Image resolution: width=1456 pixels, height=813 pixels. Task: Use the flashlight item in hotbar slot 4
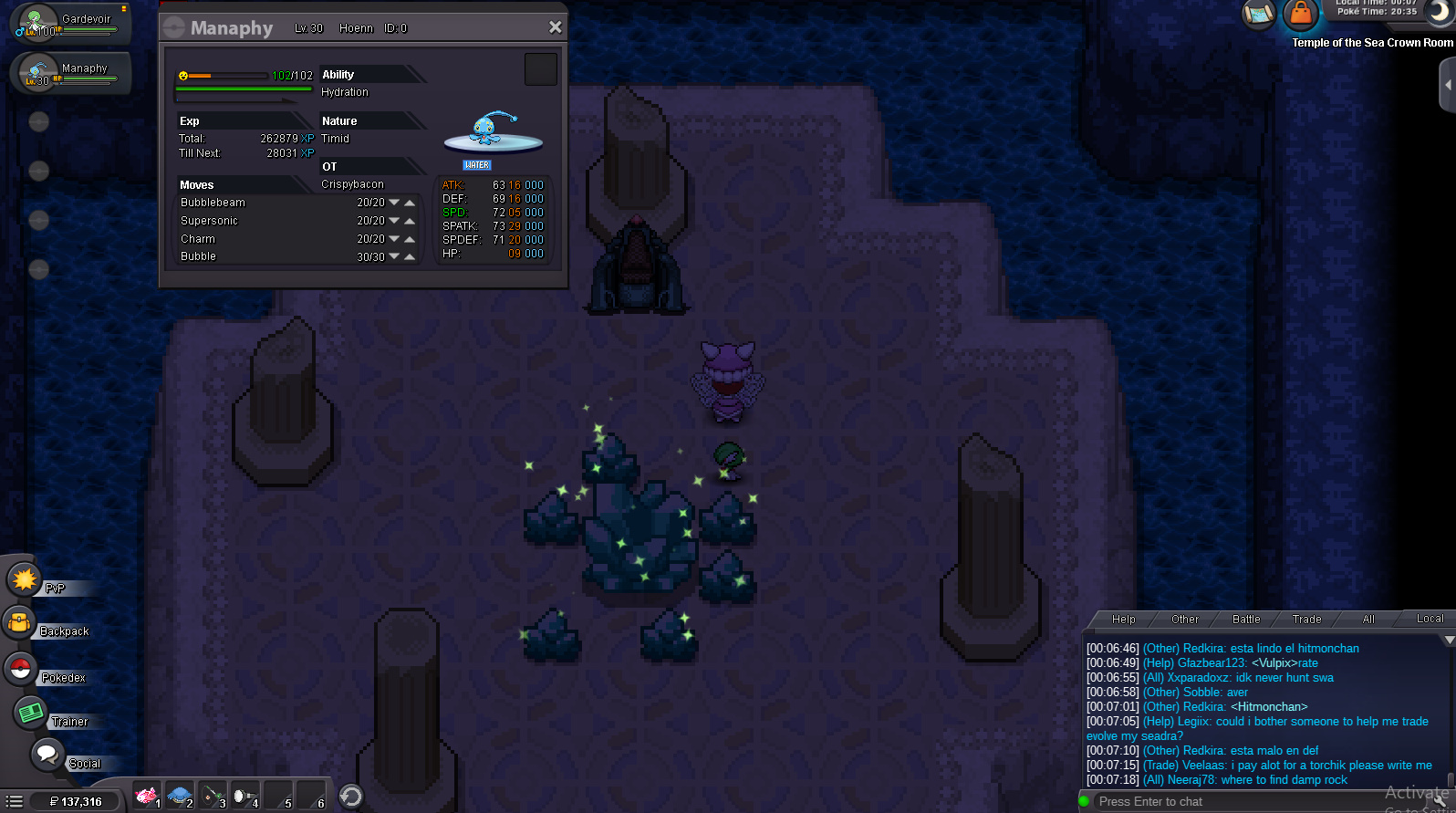[x=244, y=796]
